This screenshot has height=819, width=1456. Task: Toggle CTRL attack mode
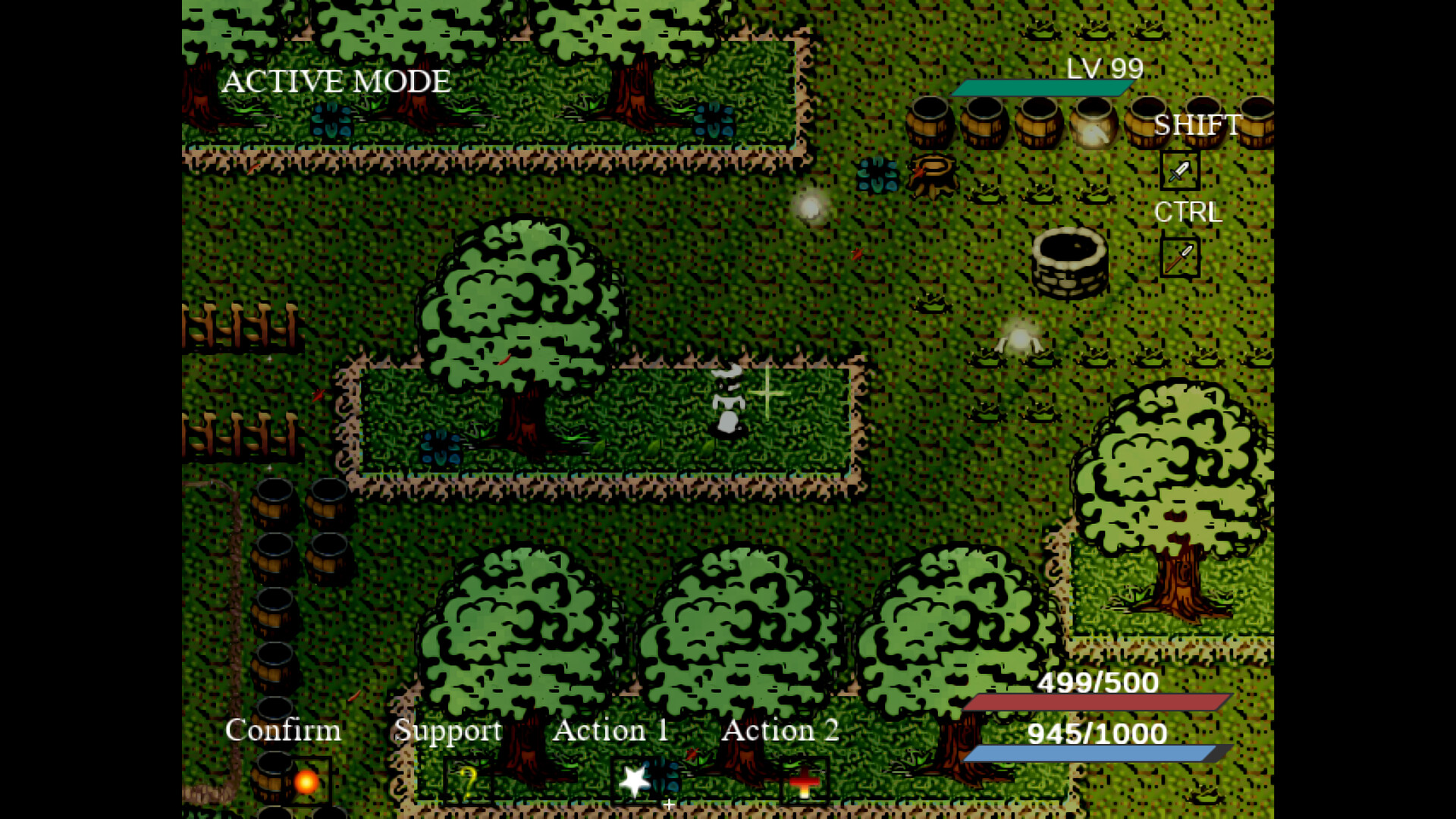pyautogui.click(x=1188, y=212)
